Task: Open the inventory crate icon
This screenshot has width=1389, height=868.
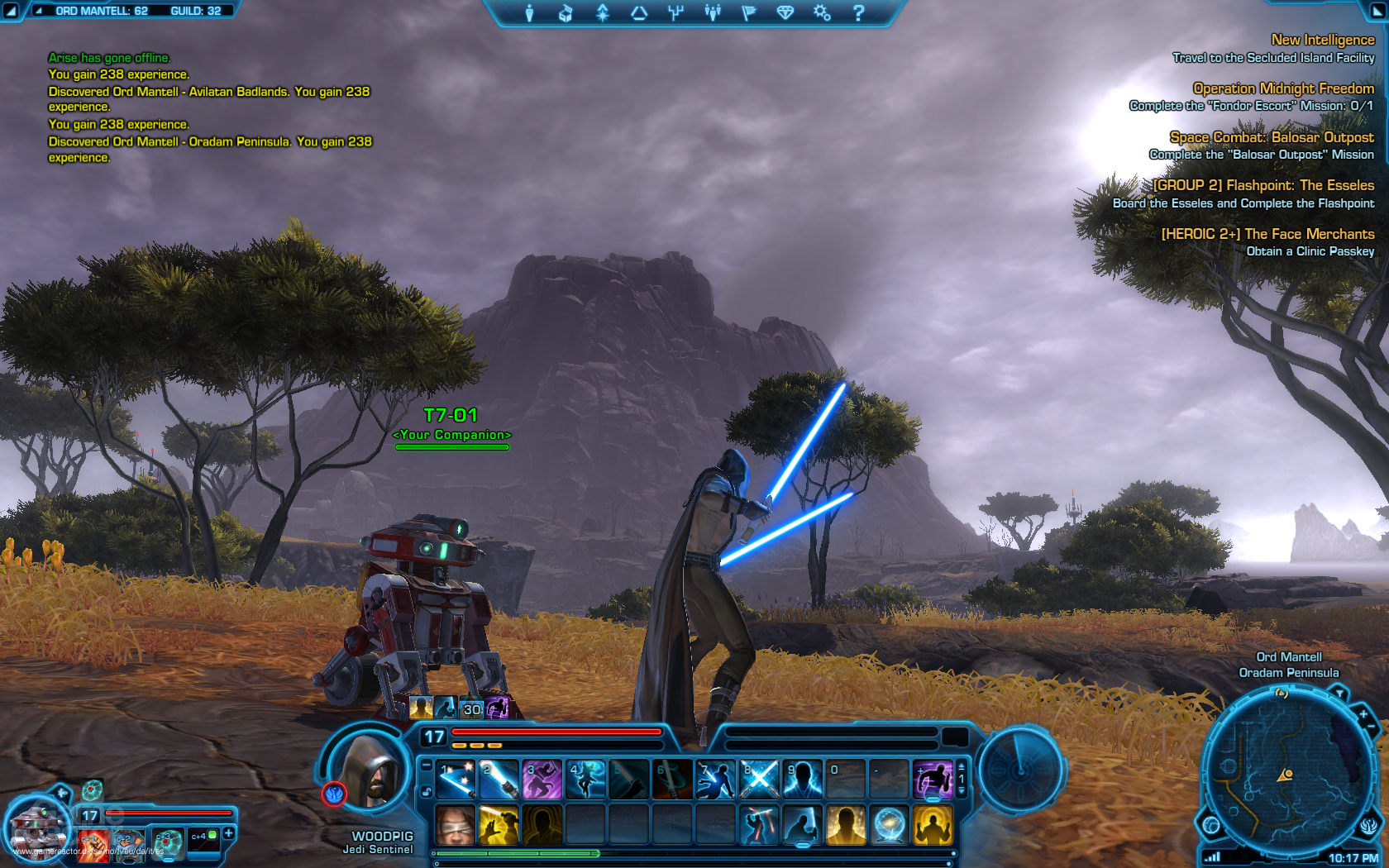Action: (x=566, y=12)
